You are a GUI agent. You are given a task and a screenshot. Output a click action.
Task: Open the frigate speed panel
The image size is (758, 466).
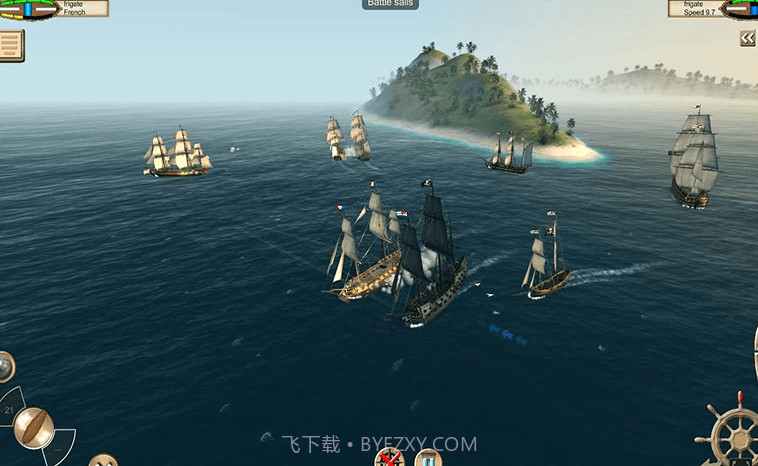tap(712, 8)
